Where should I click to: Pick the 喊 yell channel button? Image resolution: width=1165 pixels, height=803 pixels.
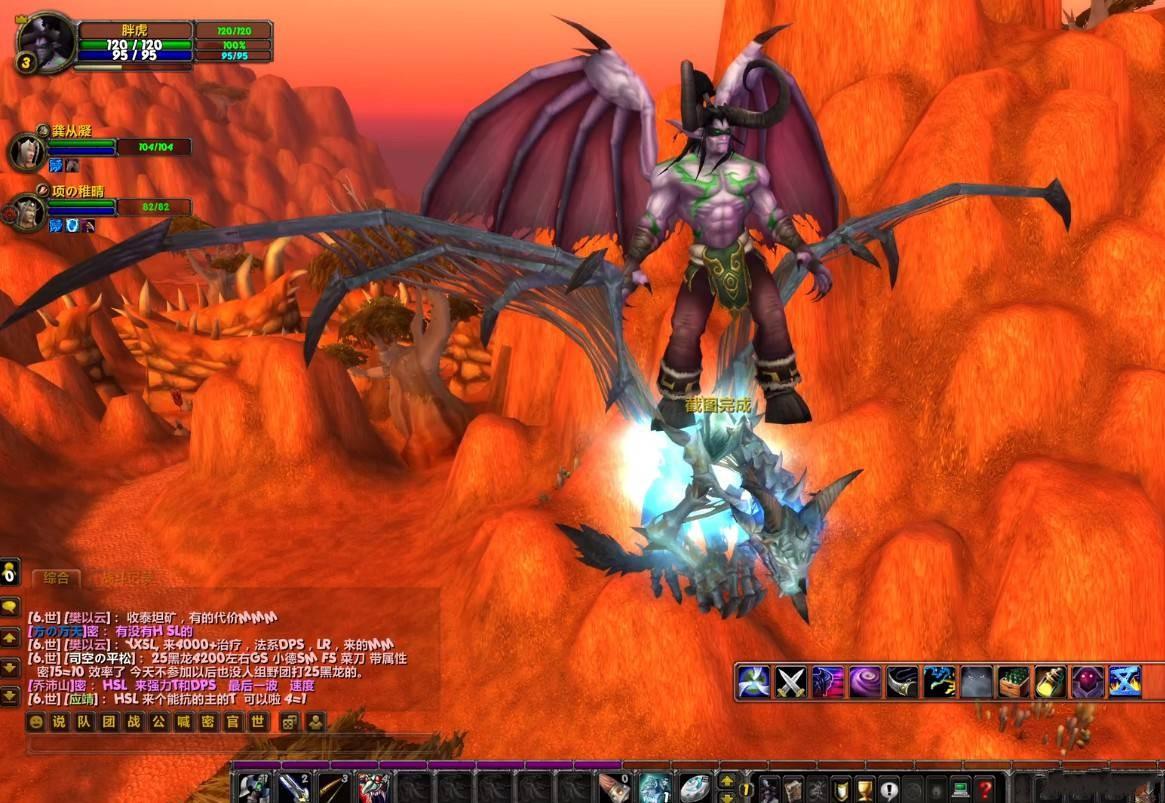click(x=181, y=722)
